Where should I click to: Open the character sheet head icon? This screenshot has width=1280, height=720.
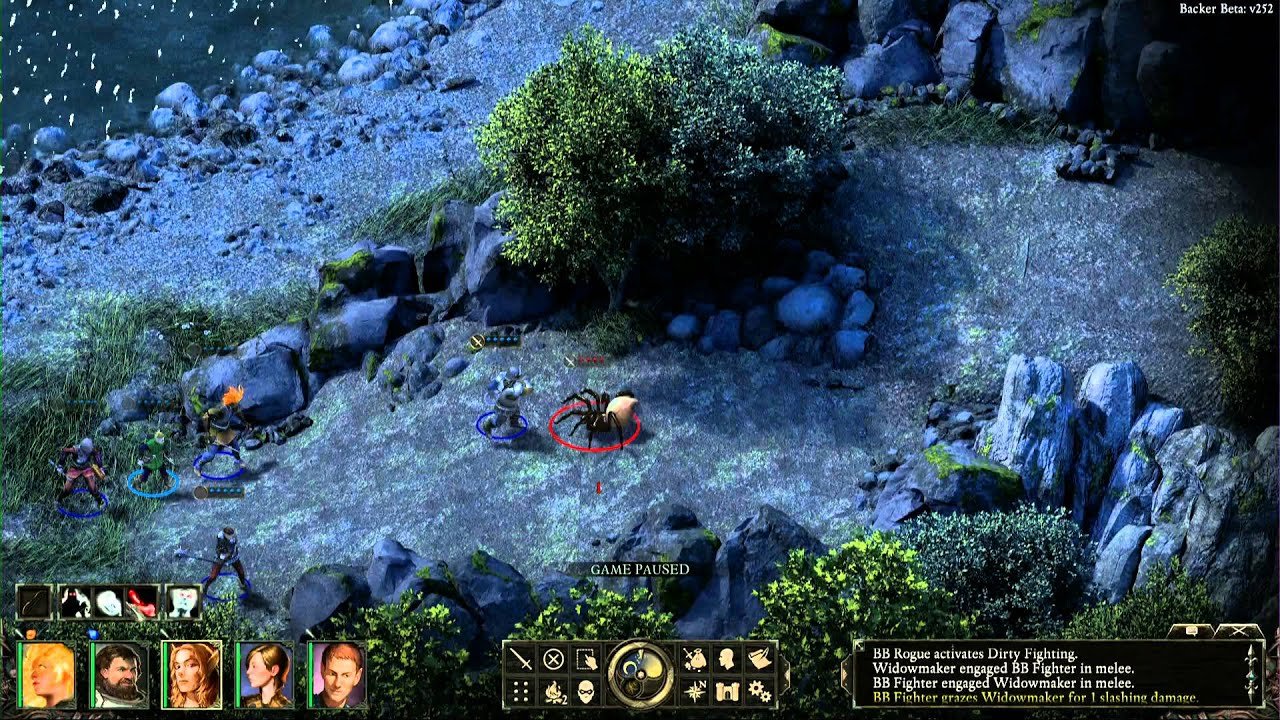click(x=727, y=659)
